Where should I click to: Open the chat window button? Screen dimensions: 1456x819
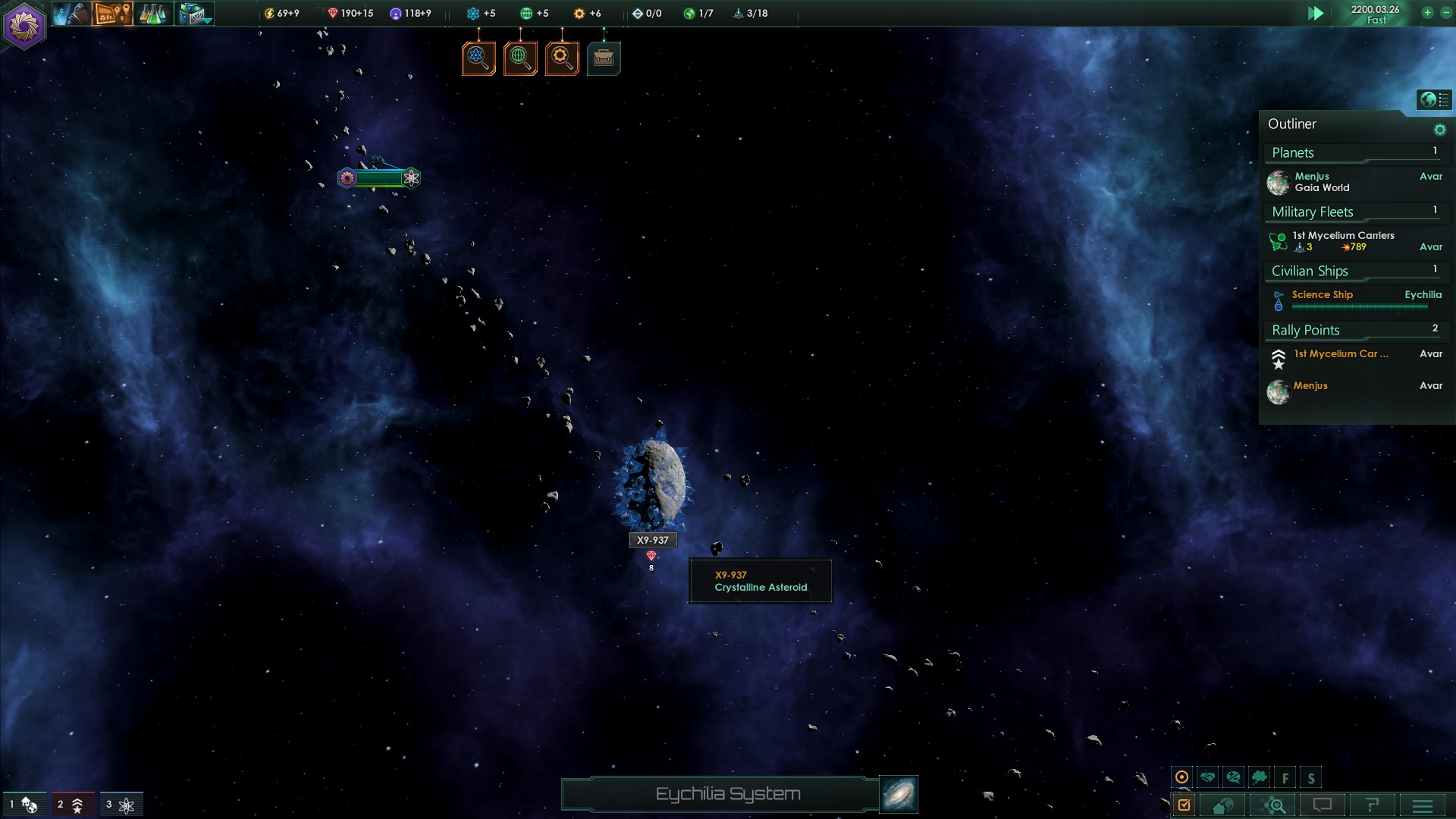coord(1322,805)
